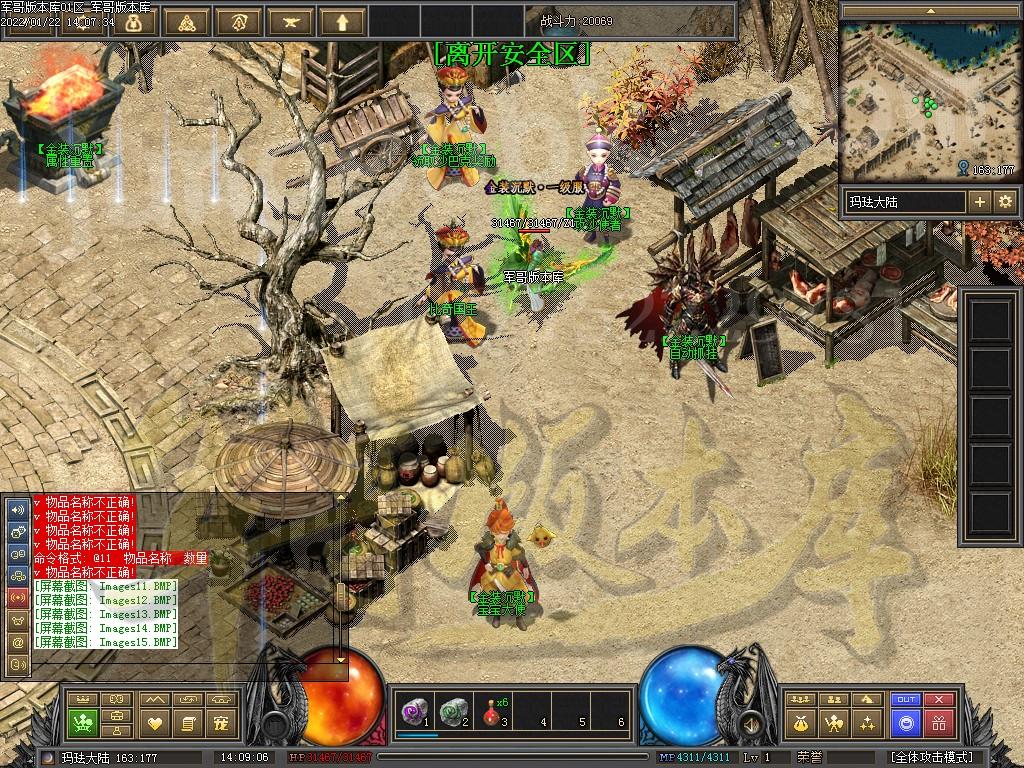This screenshot has height=768, width=1024.
Task: Click the red X exit button
Action: click(x=938, y=699)
